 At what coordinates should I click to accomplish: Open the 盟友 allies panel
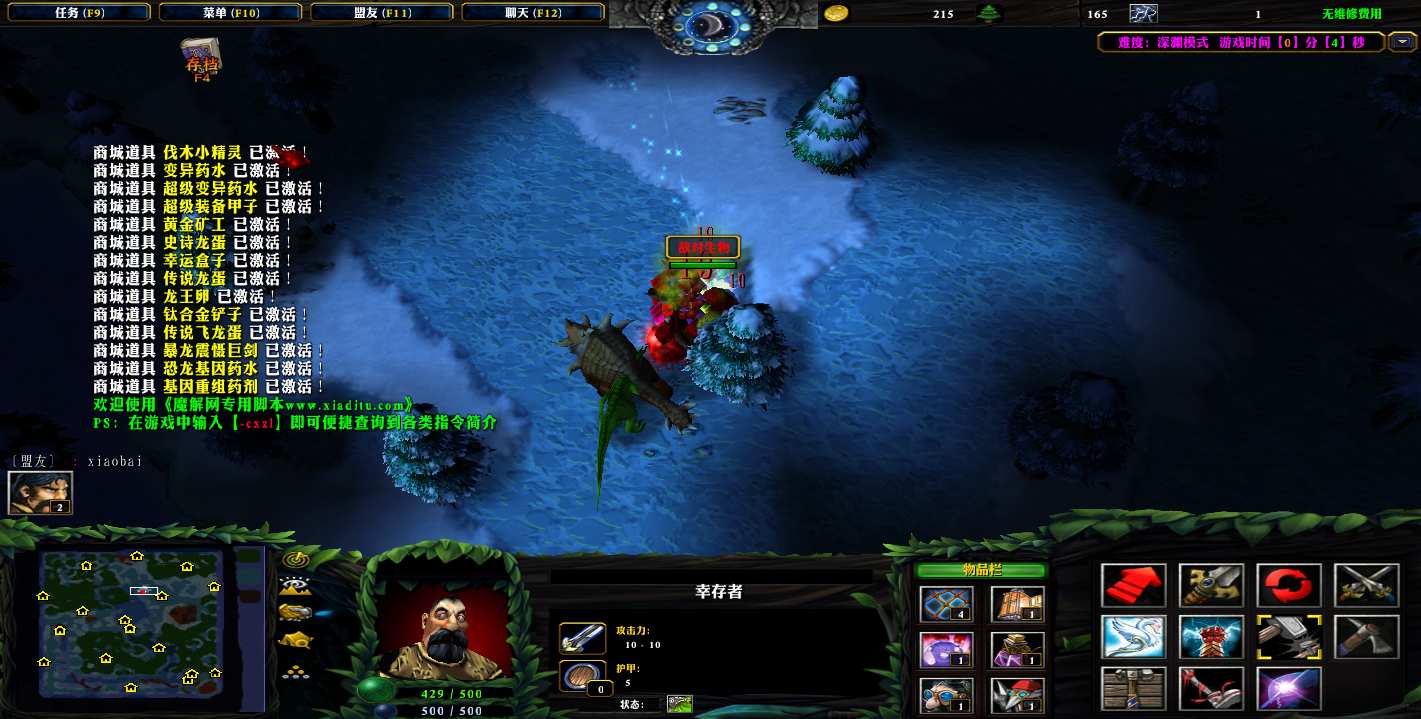381,13
